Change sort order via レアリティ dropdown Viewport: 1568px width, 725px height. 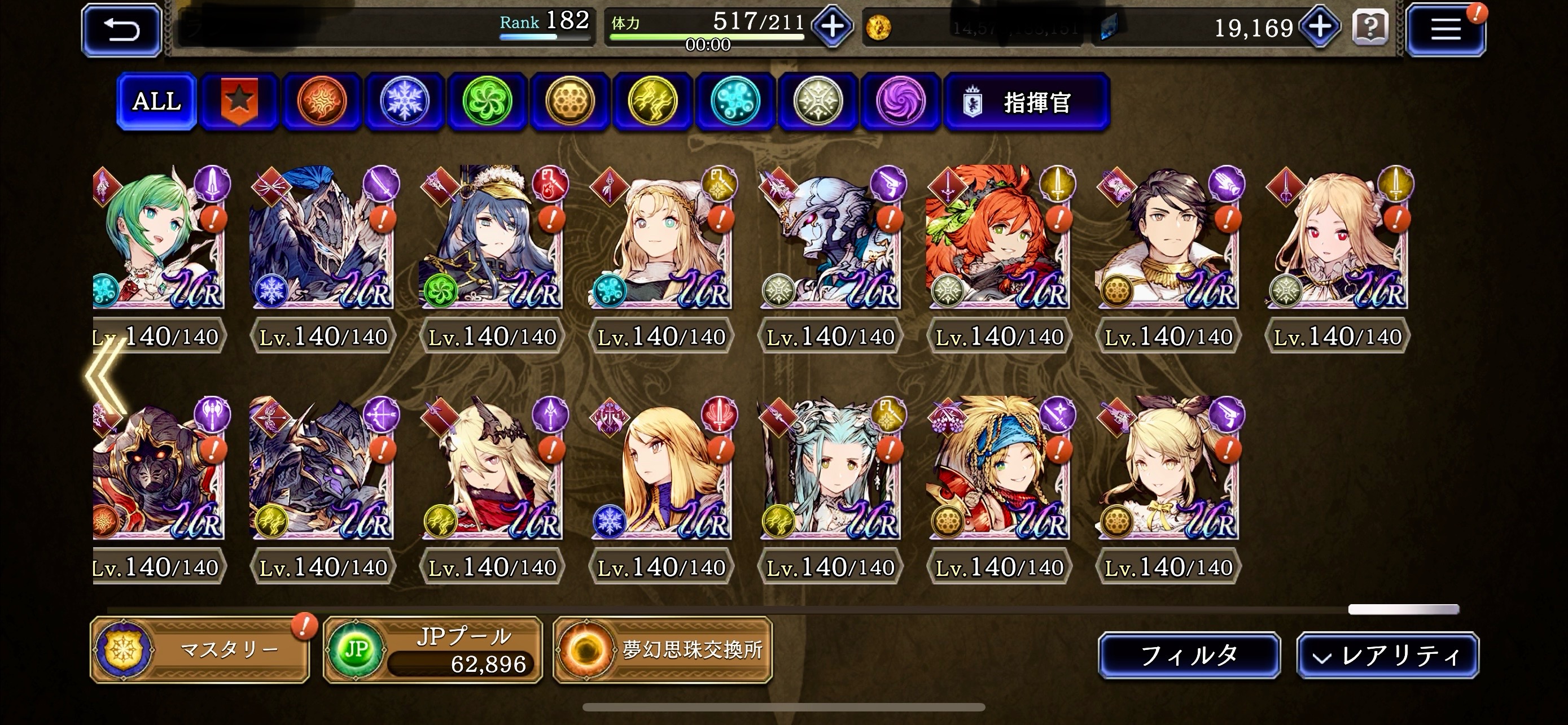(x=1387, y=656)
